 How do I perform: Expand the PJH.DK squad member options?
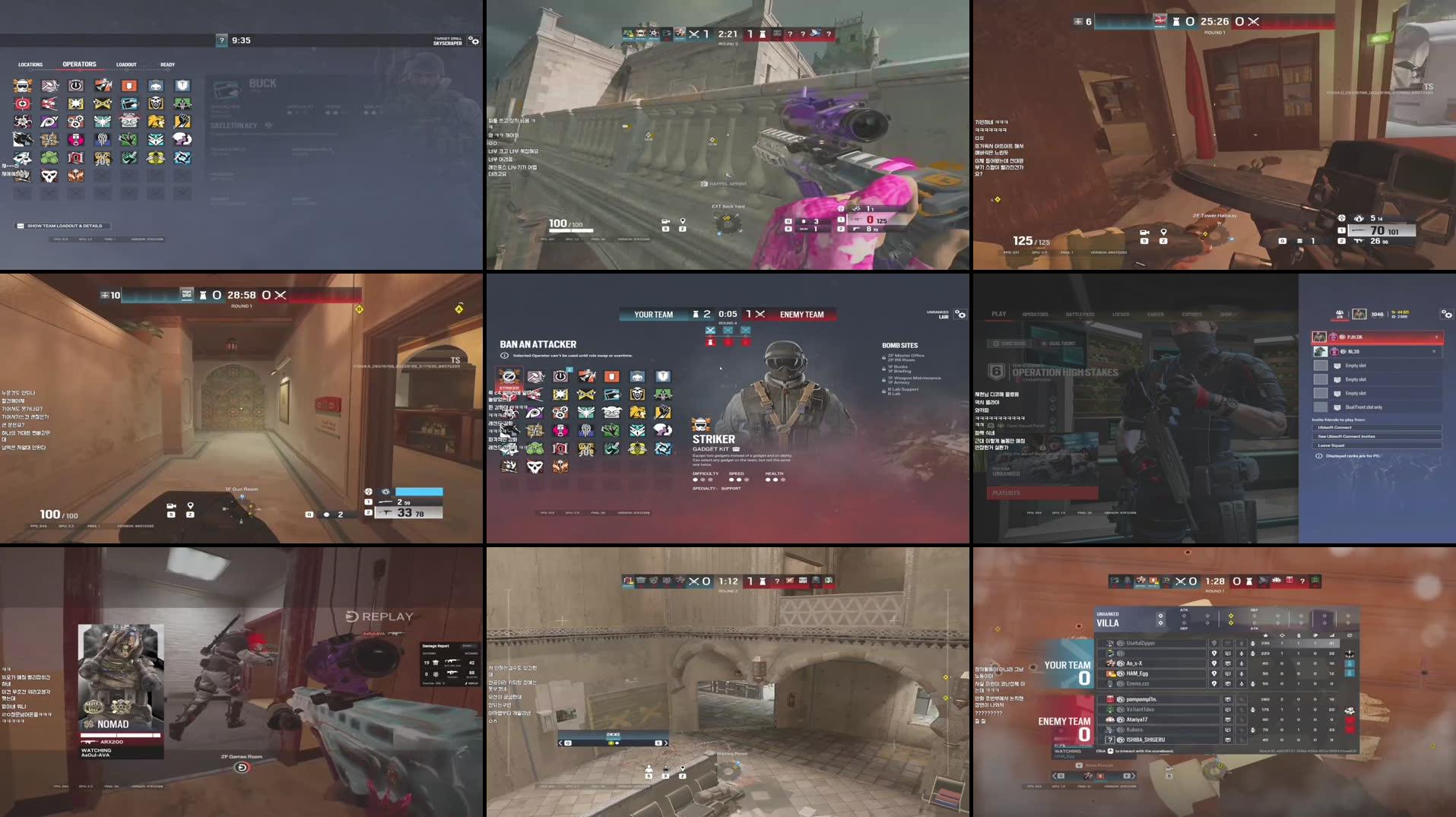(x=1436, y=337)
